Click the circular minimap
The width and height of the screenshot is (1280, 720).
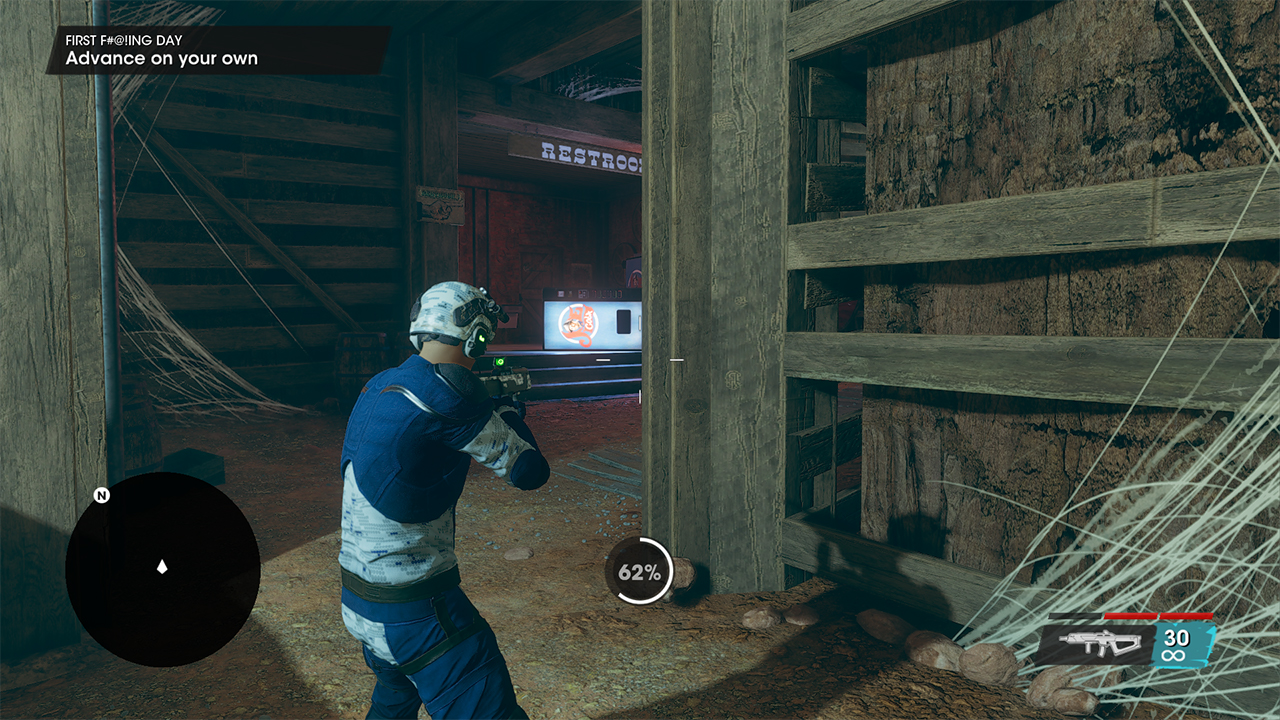(163, 569)
